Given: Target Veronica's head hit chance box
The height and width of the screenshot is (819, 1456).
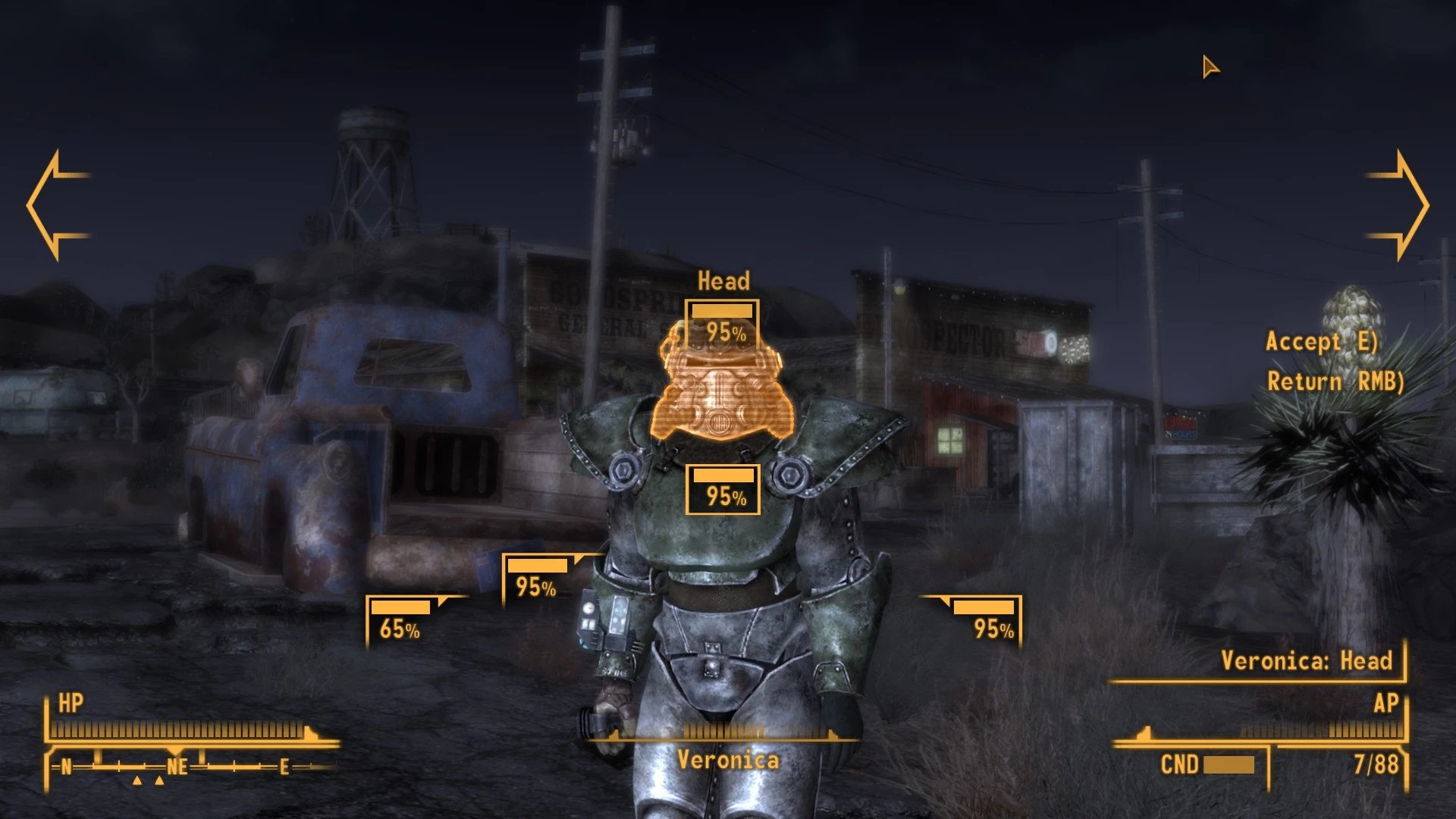Looking at the screenshot, I should (722, 324).
